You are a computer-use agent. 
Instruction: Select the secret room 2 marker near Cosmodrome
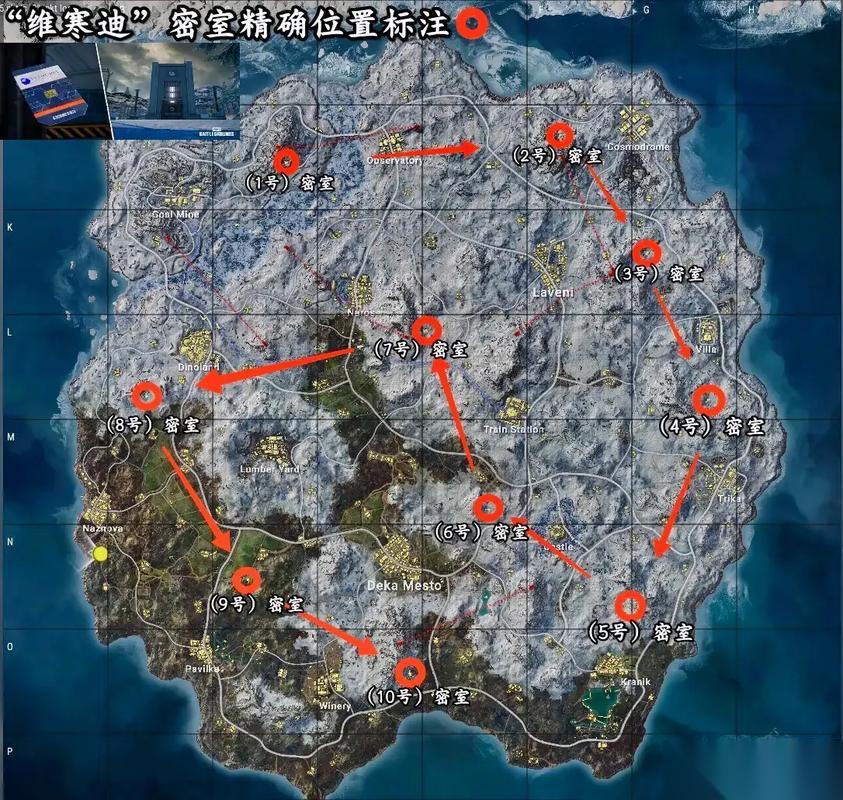coord(561,134)
